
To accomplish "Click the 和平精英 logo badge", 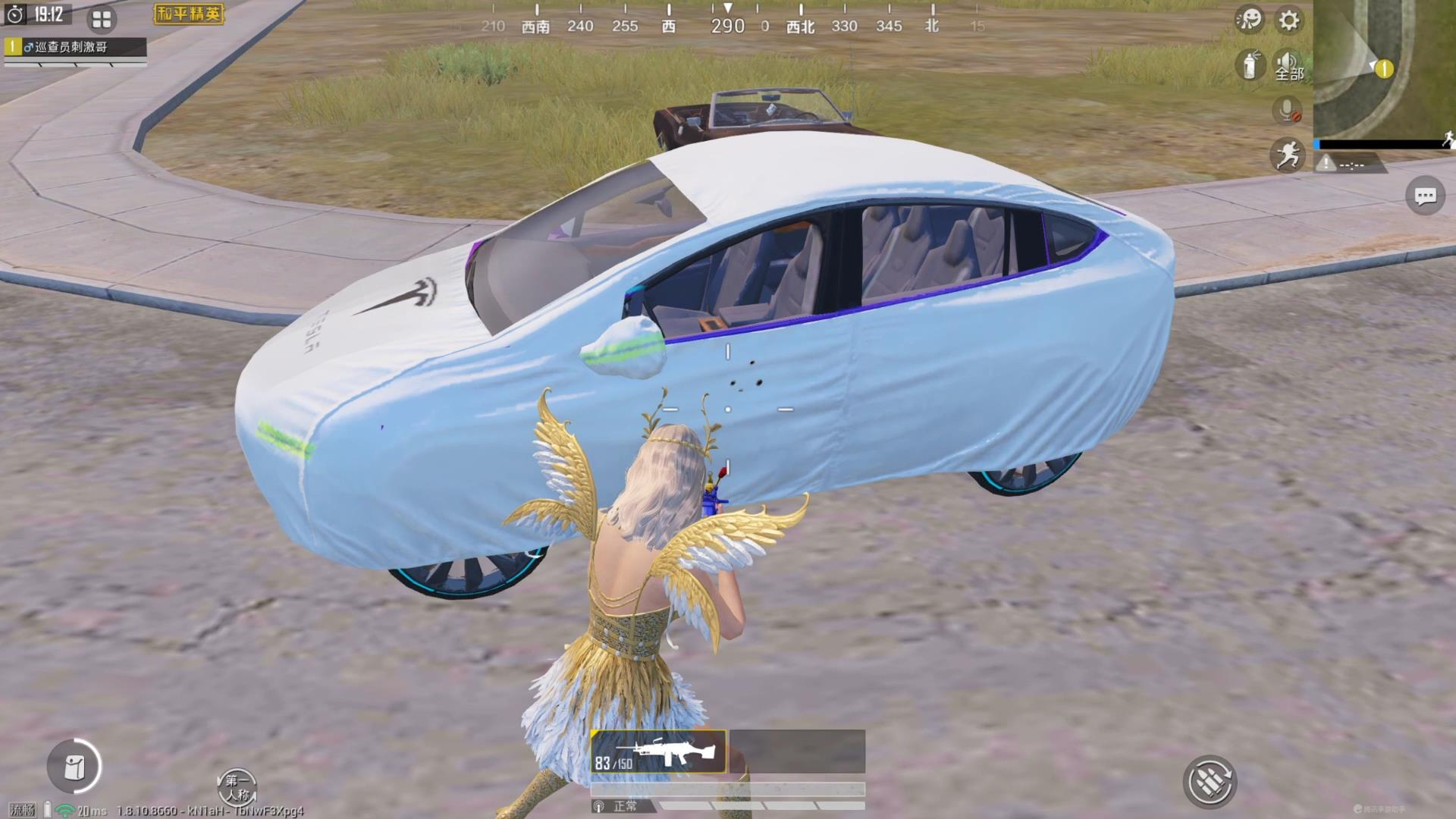I will tap(189, 14).
